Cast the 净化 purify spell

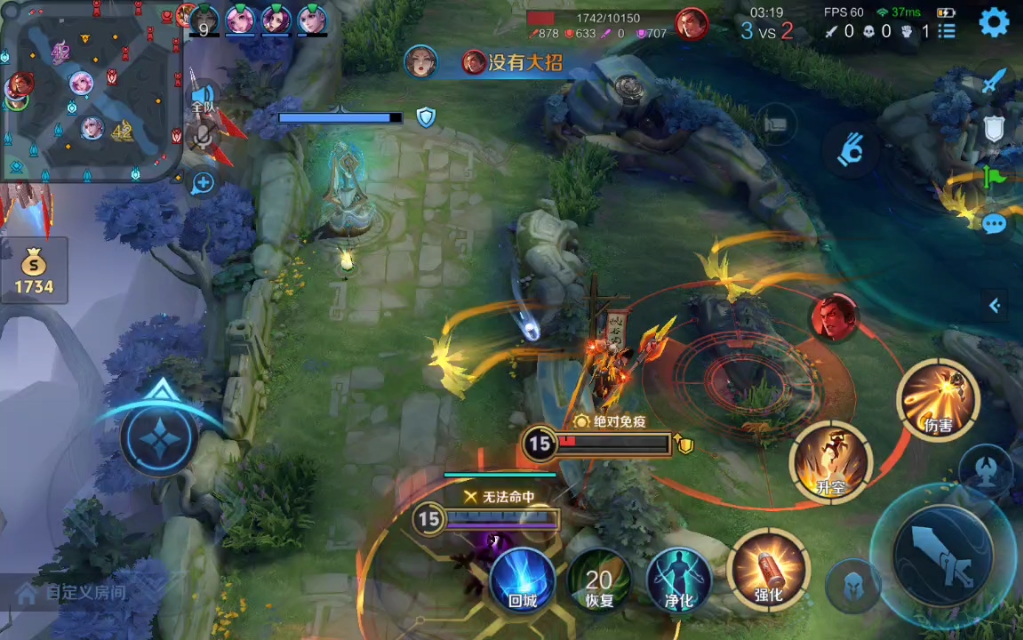(x=679, y=580)
